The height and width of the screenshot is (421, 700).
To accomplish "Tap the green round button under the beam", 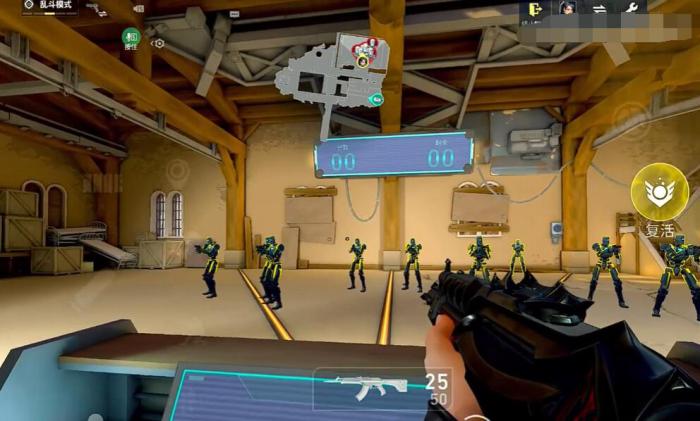I will [131, 38].
